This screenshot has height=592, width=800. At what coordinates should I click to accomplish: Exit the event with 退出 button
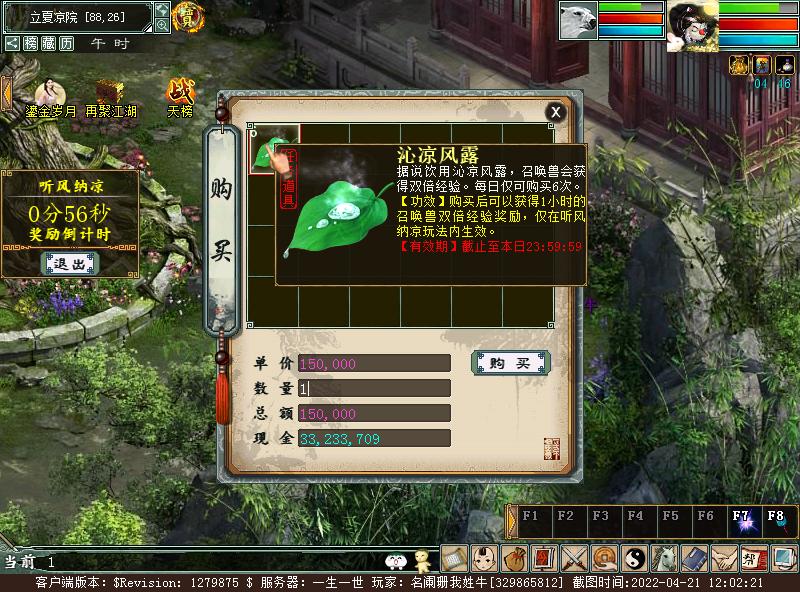coord(70,264)
